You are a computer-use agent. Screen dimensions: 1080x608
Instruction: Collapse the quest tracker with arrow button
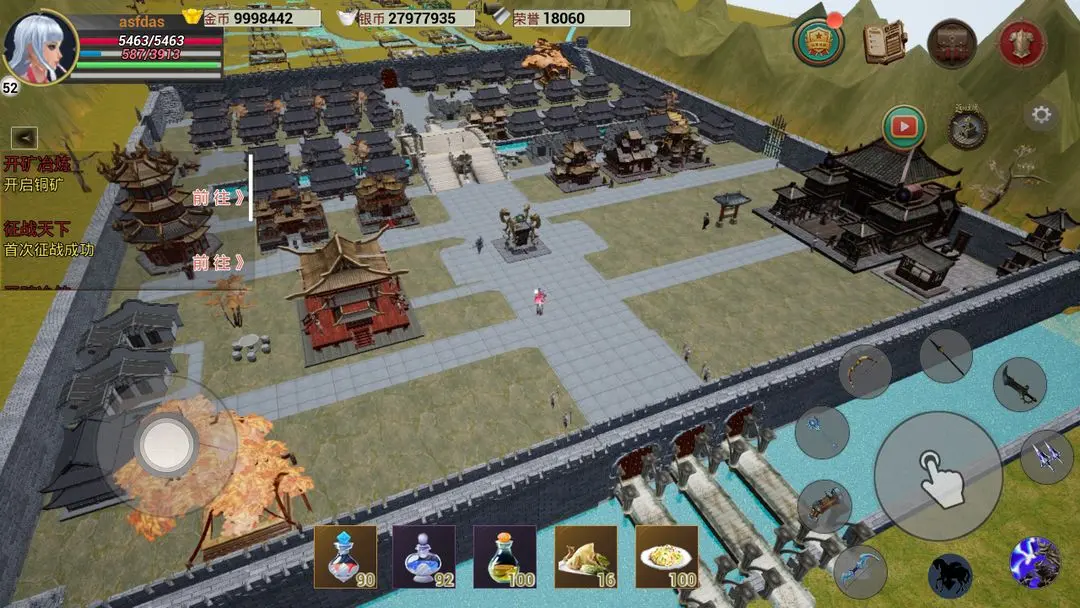point(24,138)
